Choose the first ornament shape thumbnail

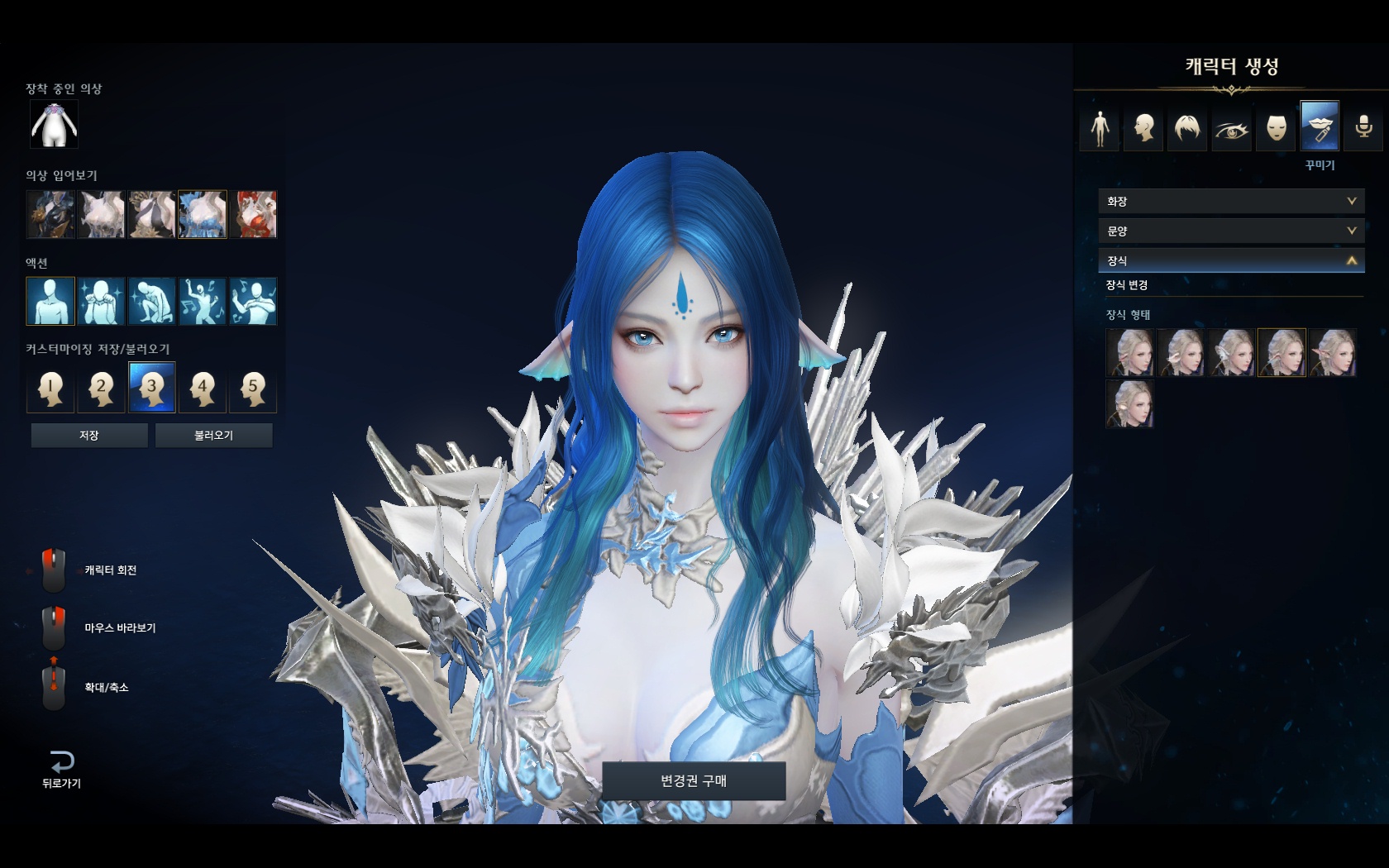coord(1129,352)
